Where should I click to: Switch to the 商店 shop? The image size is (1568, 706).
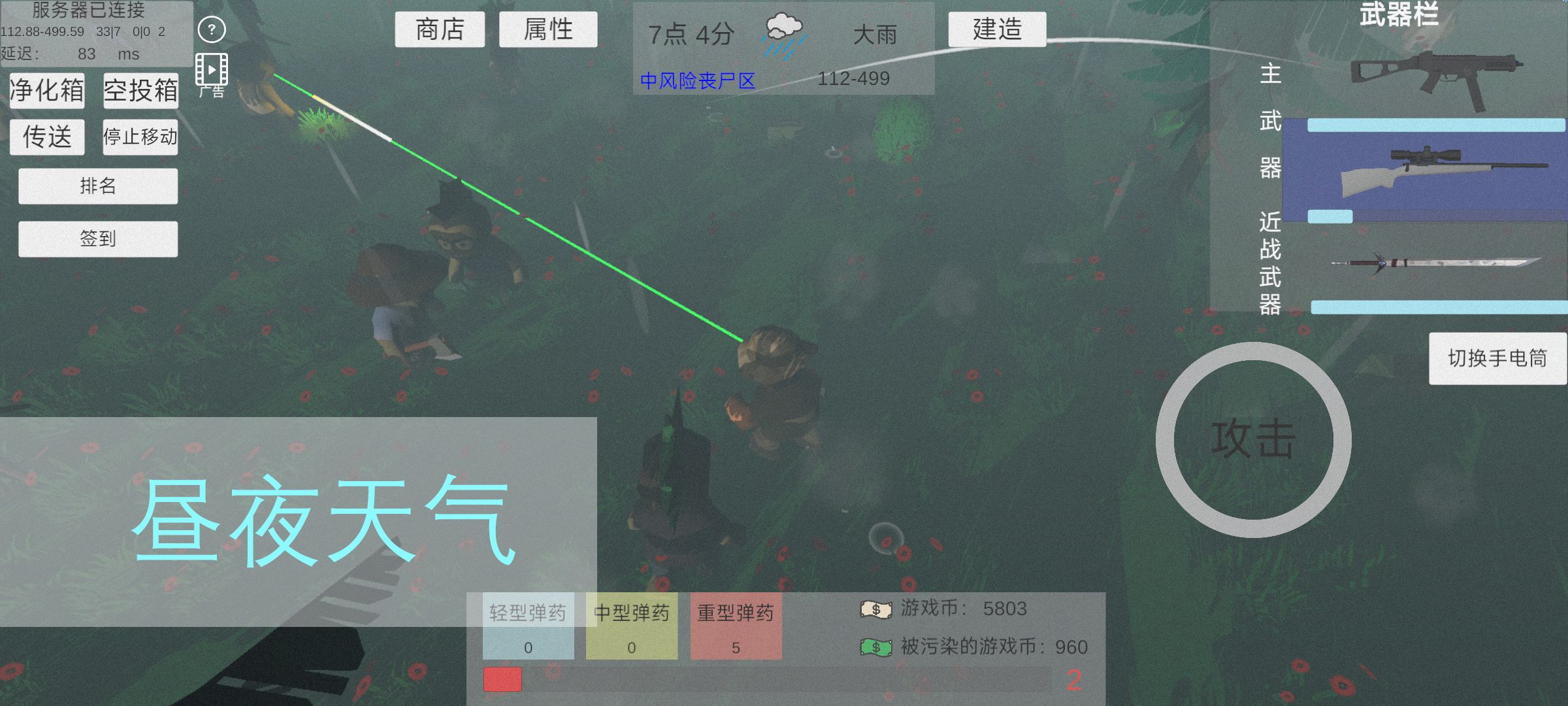coord(439,29)
